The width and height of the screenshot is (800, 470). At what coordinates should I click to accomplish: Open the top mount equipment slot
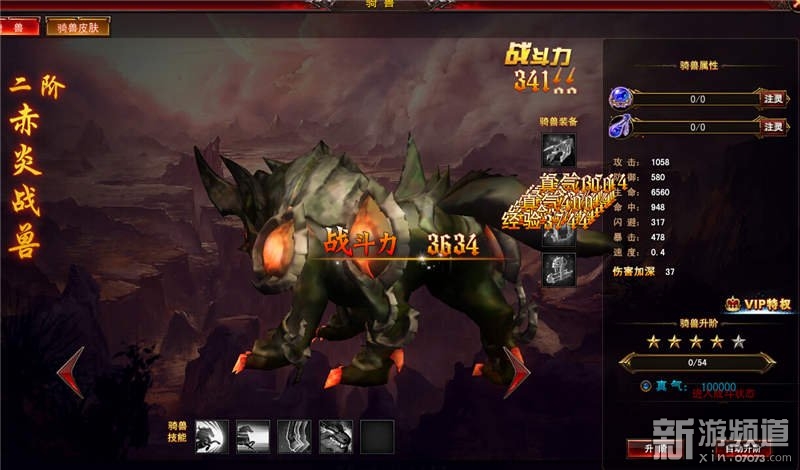(558, 150)
